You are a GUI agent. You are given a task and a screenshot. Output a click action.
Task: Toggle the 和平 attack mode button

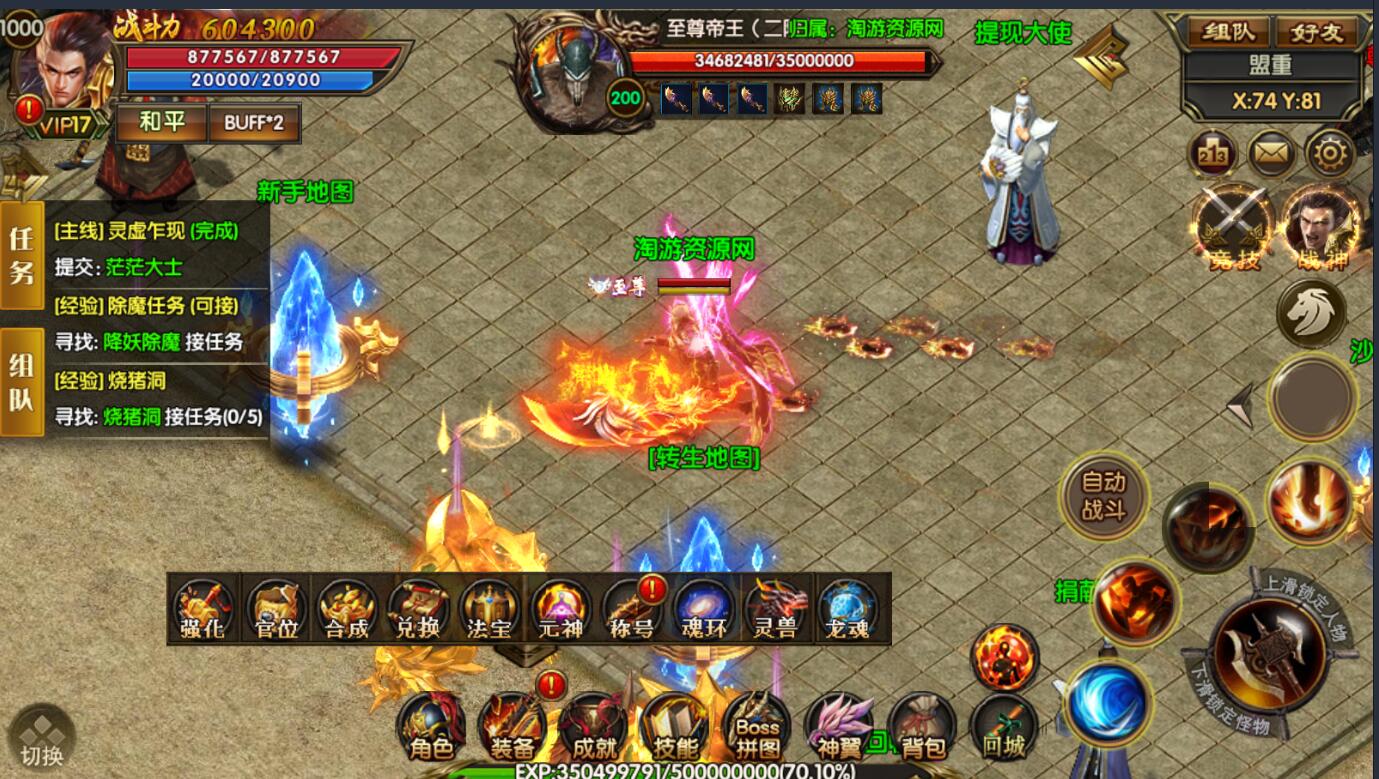click(x=161, y=123)
